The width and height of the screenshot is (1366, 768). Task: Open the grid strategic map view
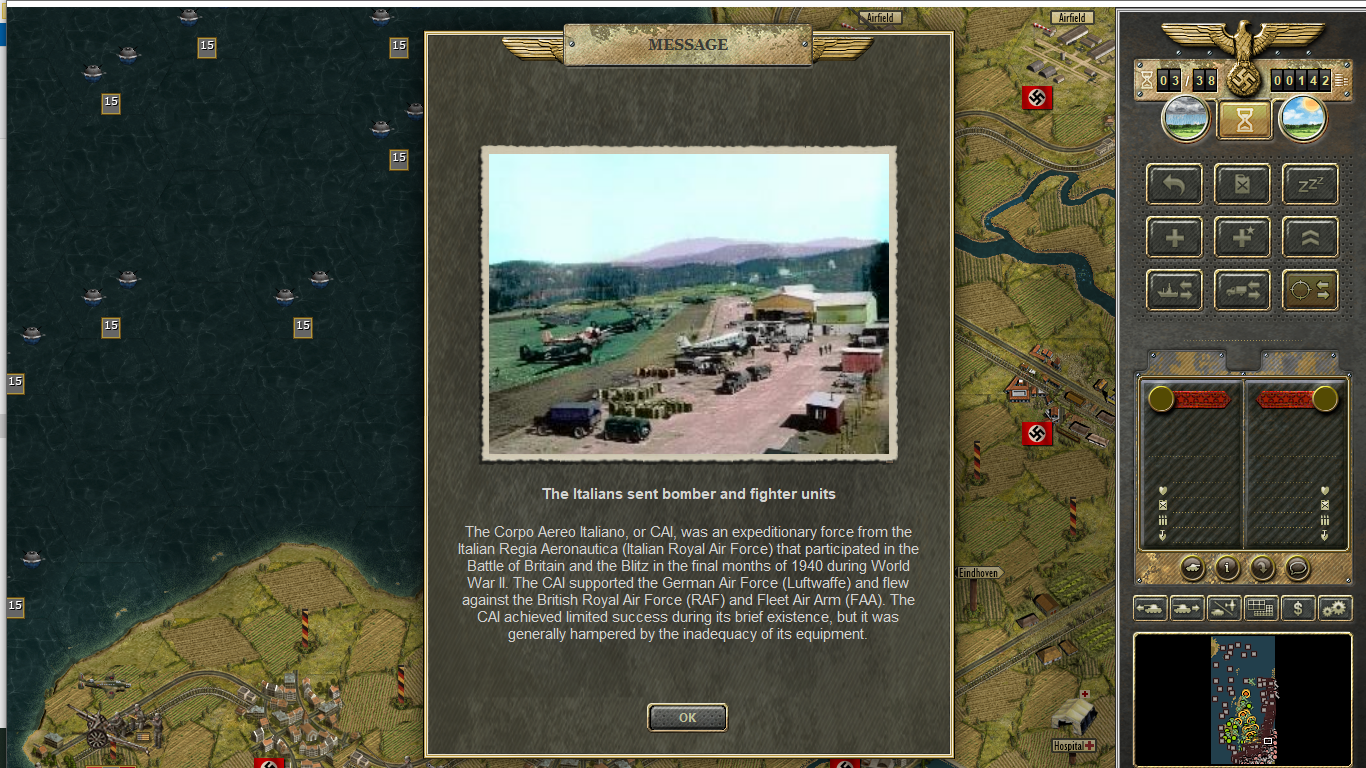tap(1260, 607)
